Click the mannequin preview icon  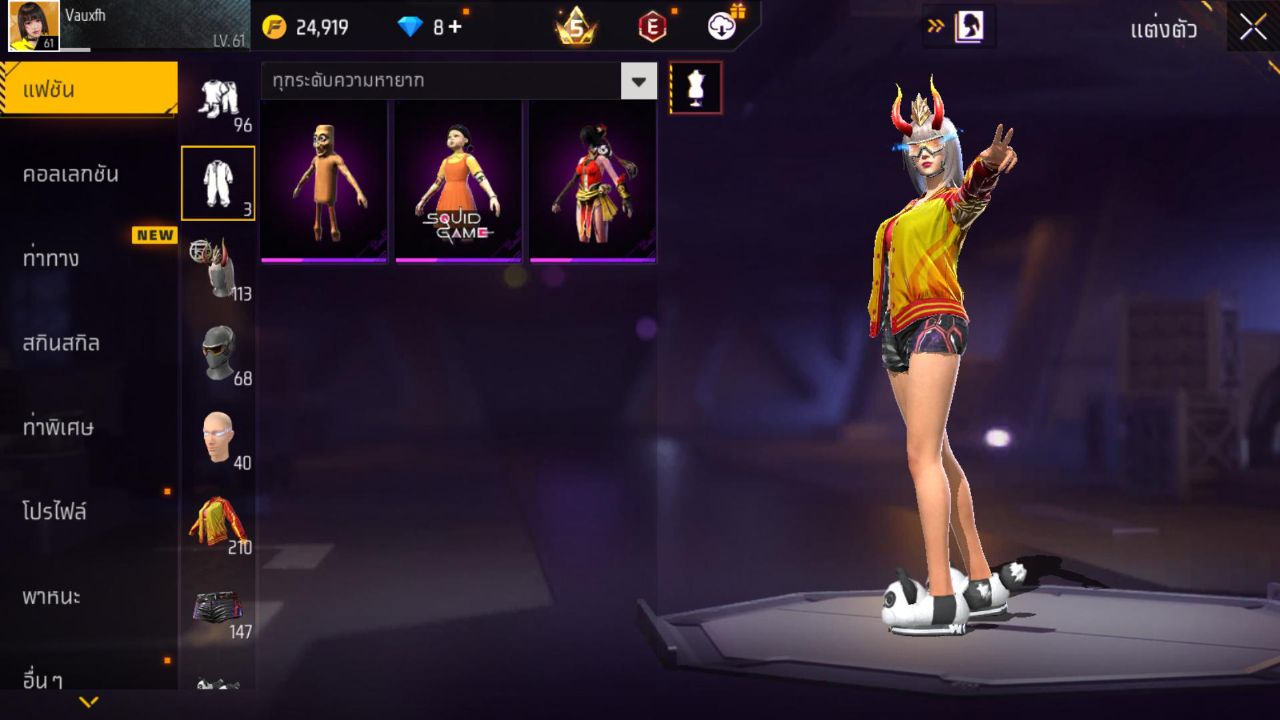(695, 86)
